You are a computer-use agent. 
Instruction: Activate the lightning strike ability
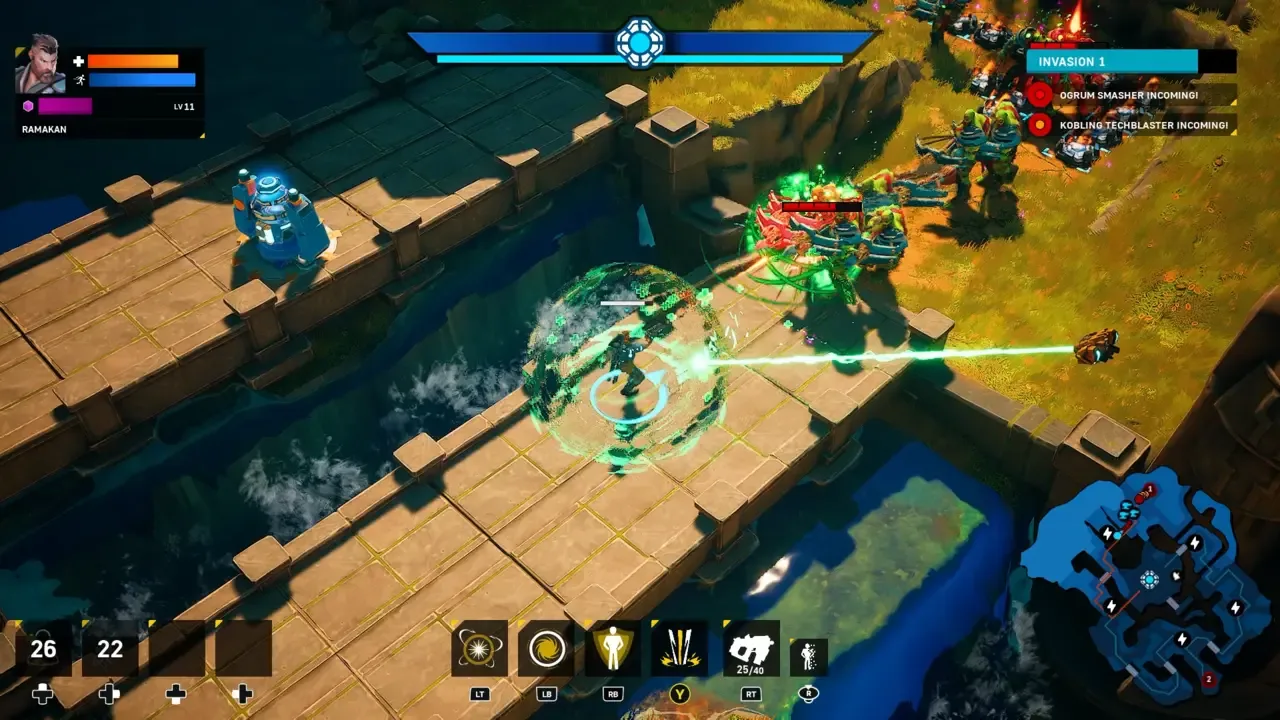click(x=679, y=648)
